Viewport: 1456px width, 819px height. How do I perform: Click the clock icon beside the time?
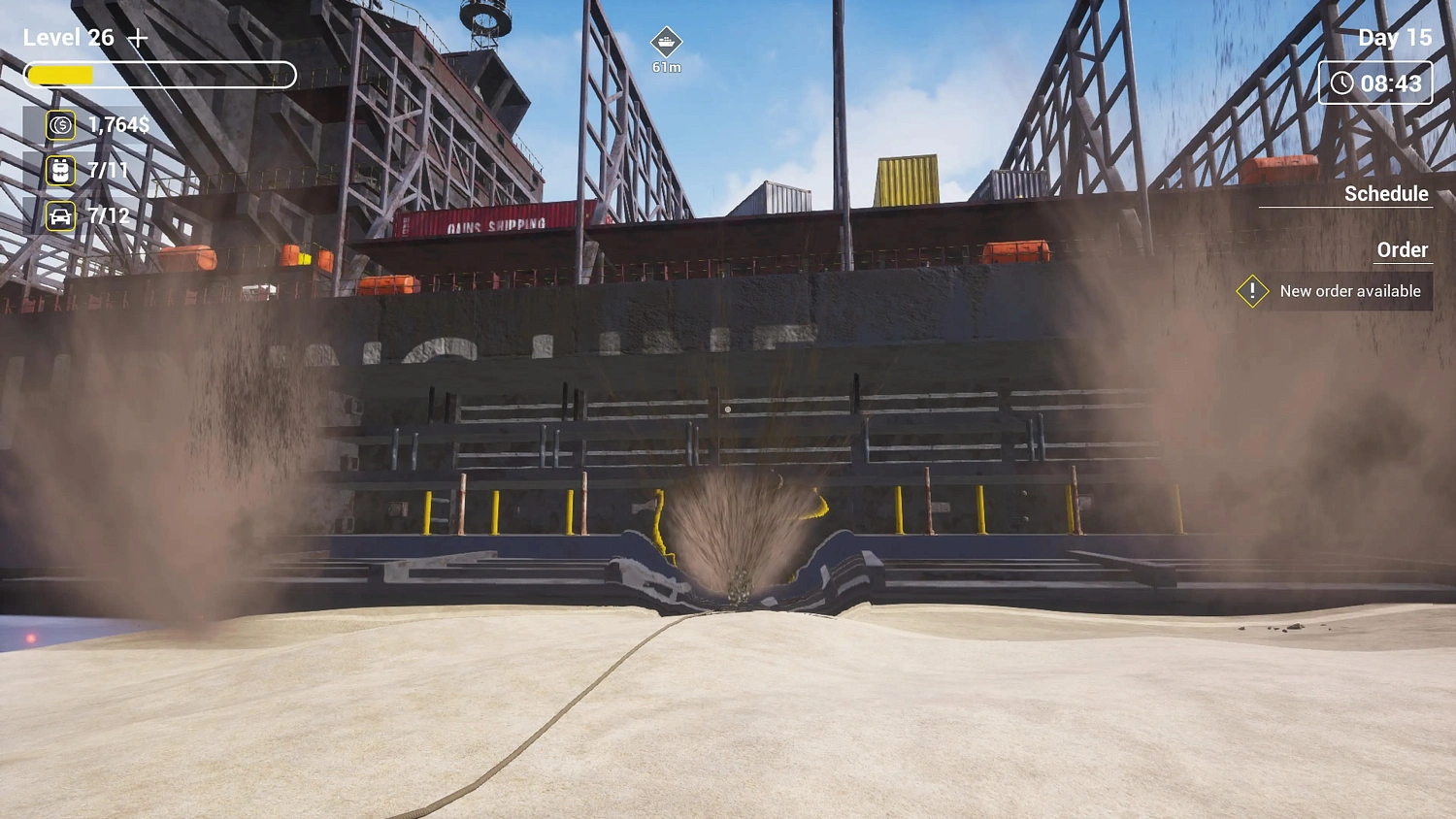click(x=1343, y=82)
